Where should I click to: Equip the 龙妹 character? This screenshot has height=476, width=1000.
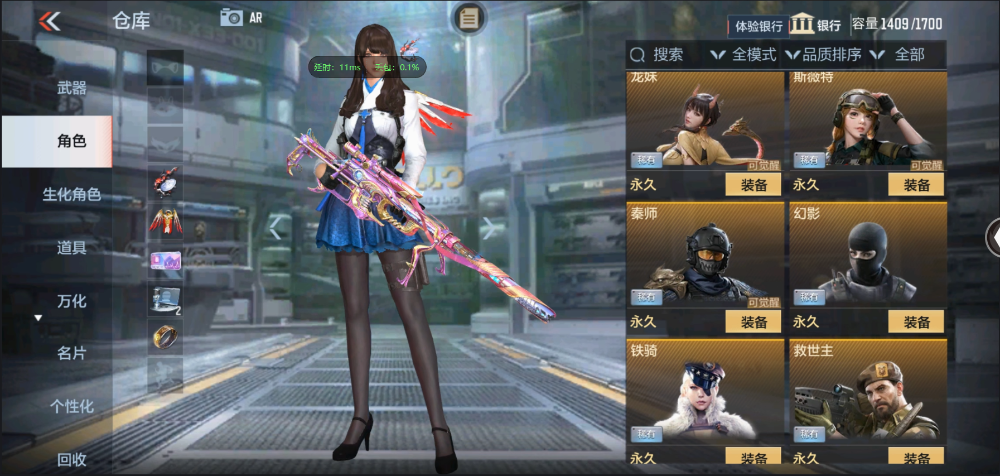[x=753, y=184]
